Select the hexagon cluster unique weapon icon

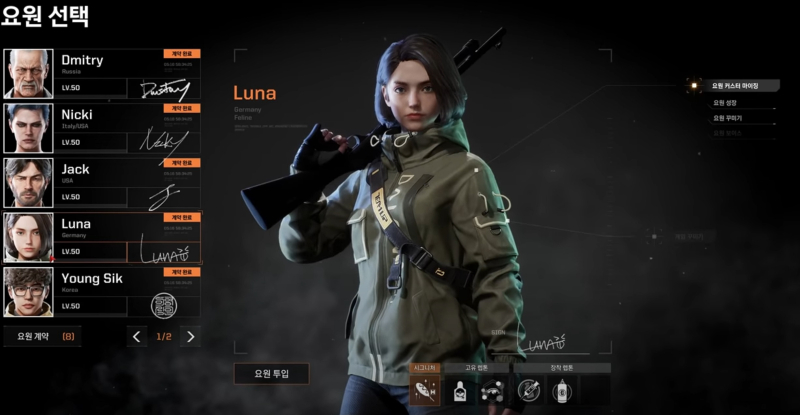click(491, 391)
